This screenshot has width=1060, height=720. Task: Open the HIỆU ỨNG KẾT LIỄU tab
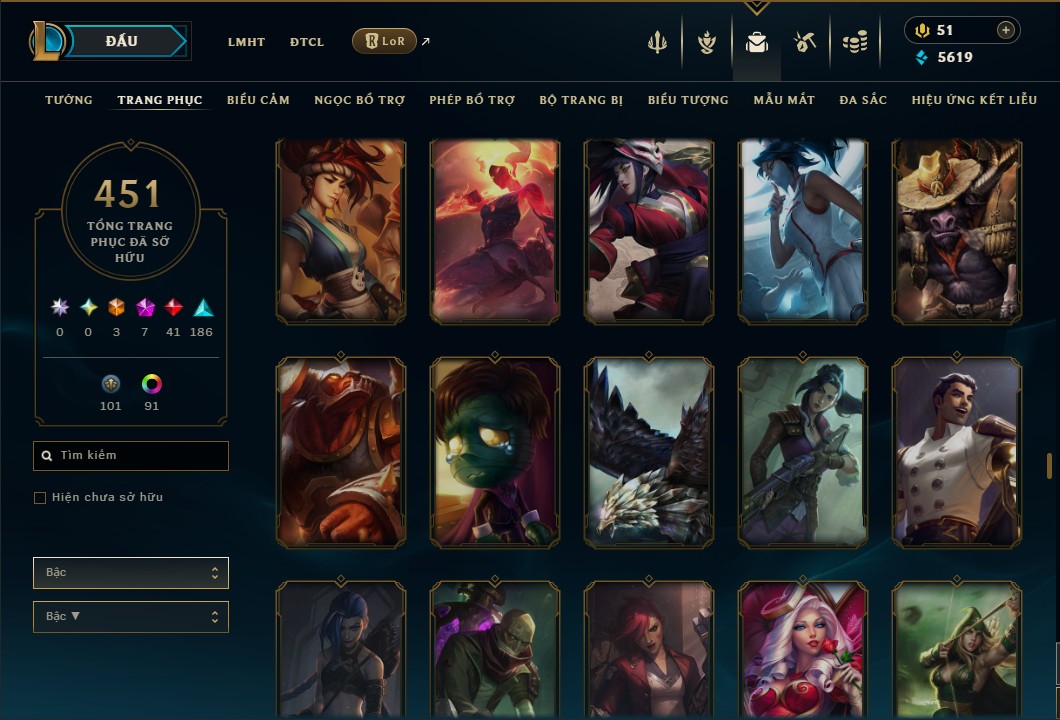click(x=975, y=100)
